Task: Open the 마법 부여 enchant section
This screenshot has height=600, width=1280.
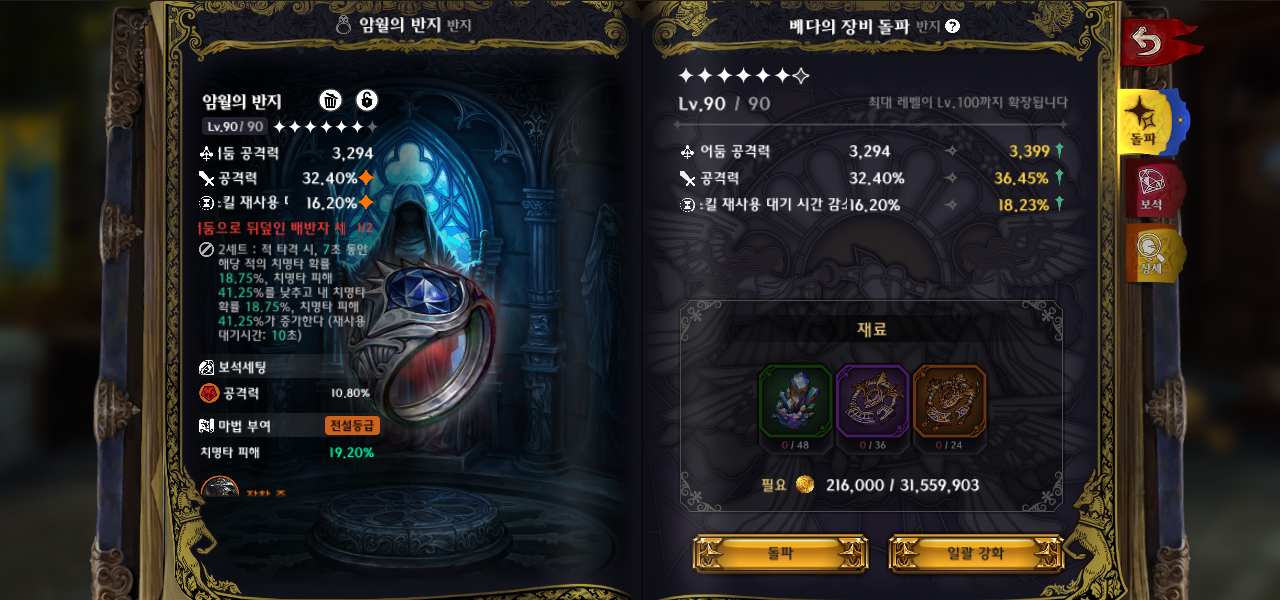Action: click(x=236, y=425)
